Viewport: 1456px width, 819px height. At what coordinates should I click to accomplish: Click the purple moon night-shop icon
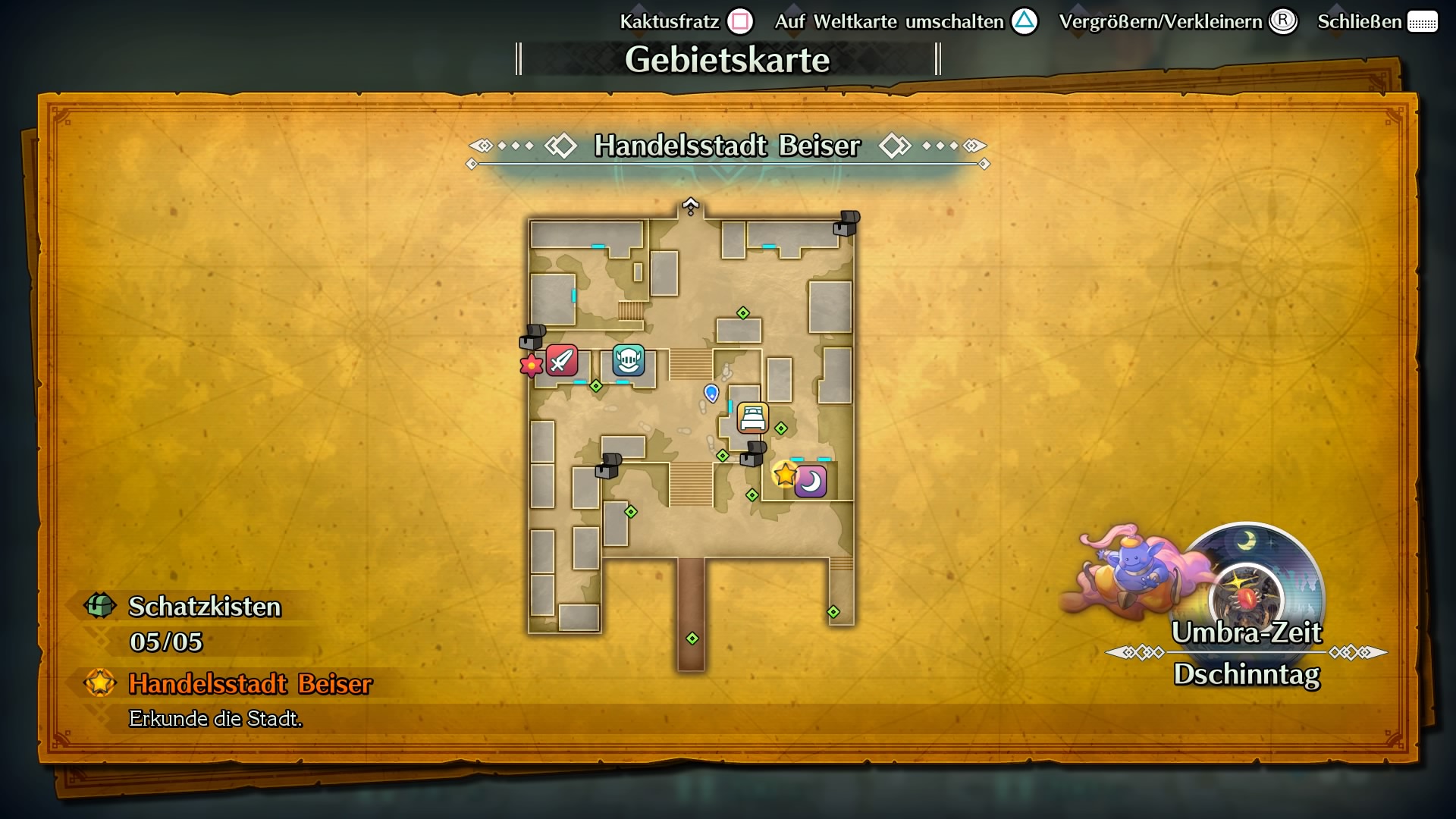pos(809,480)
